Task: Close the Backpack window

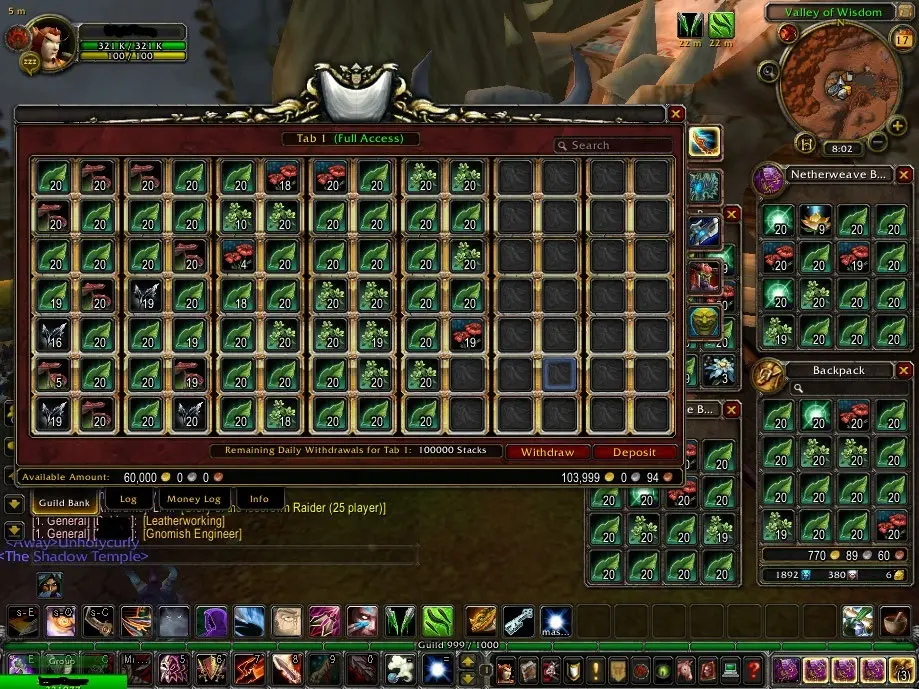Action: click(x=901, y=368)
